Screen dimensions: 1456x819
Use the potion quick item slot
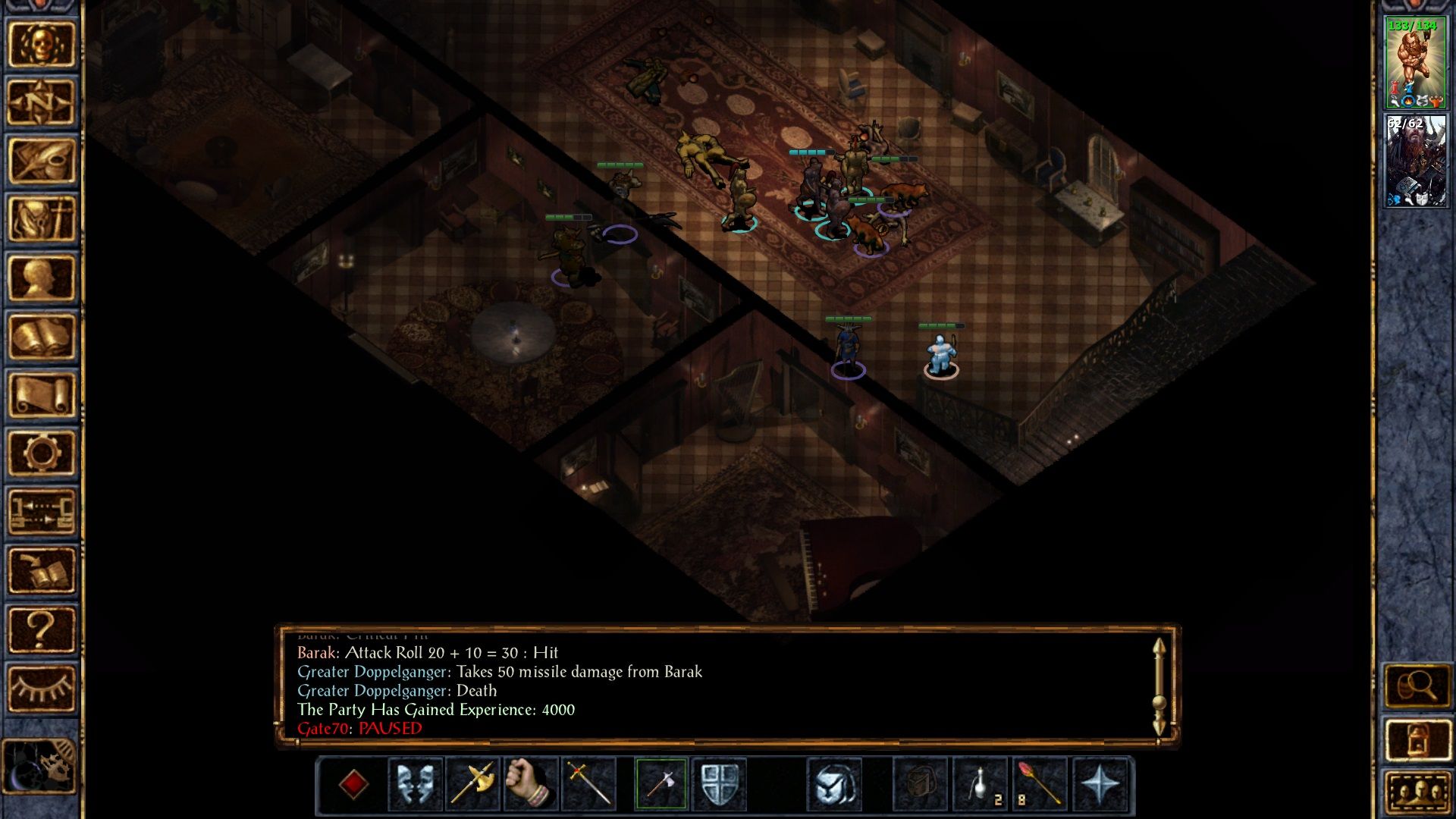coord(981,783)
